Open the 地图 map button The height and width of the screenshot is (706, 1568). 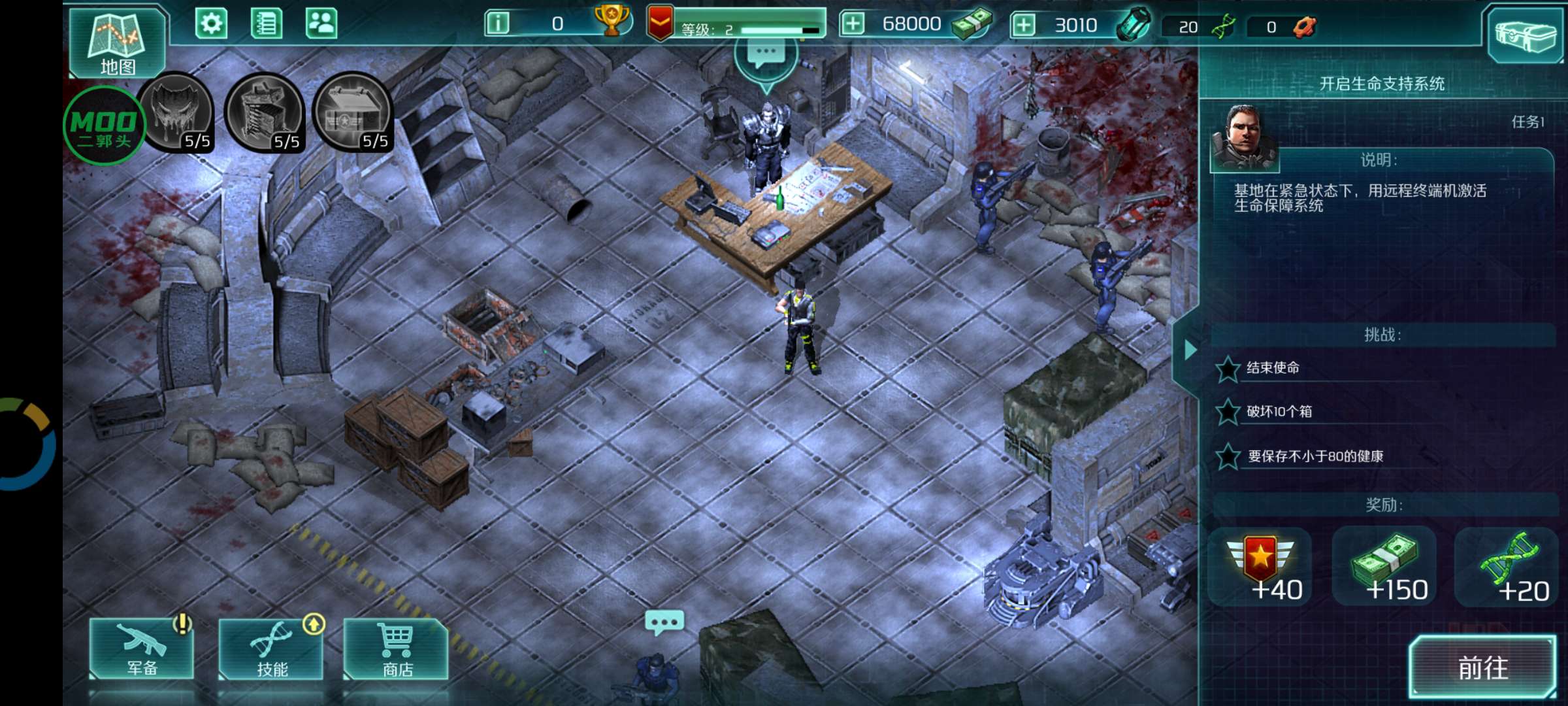point(118,43)
